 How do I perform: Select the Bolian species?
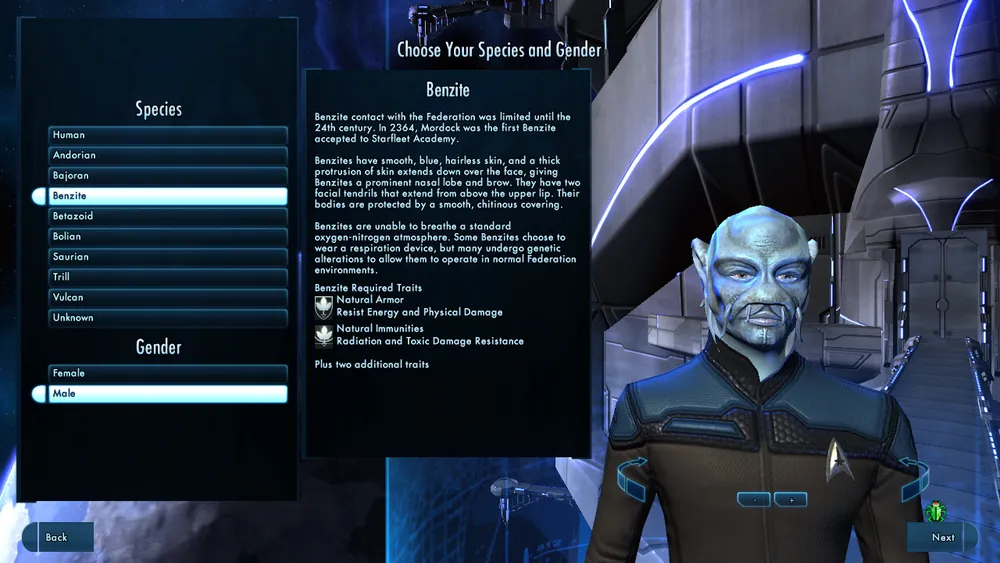coord(168,237)
